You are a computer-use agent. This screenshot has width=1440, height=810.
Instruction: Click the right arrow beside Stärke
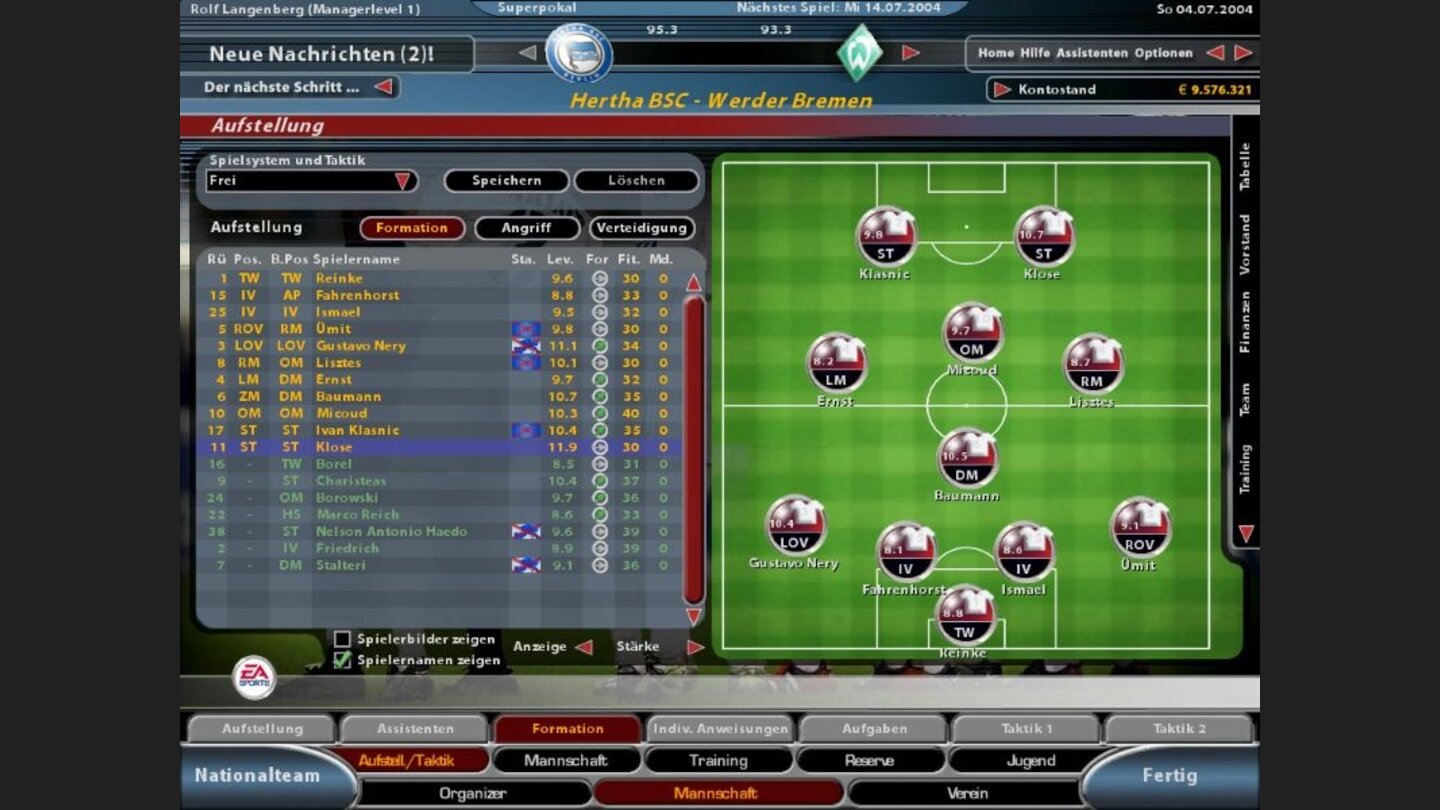[697, 646]
